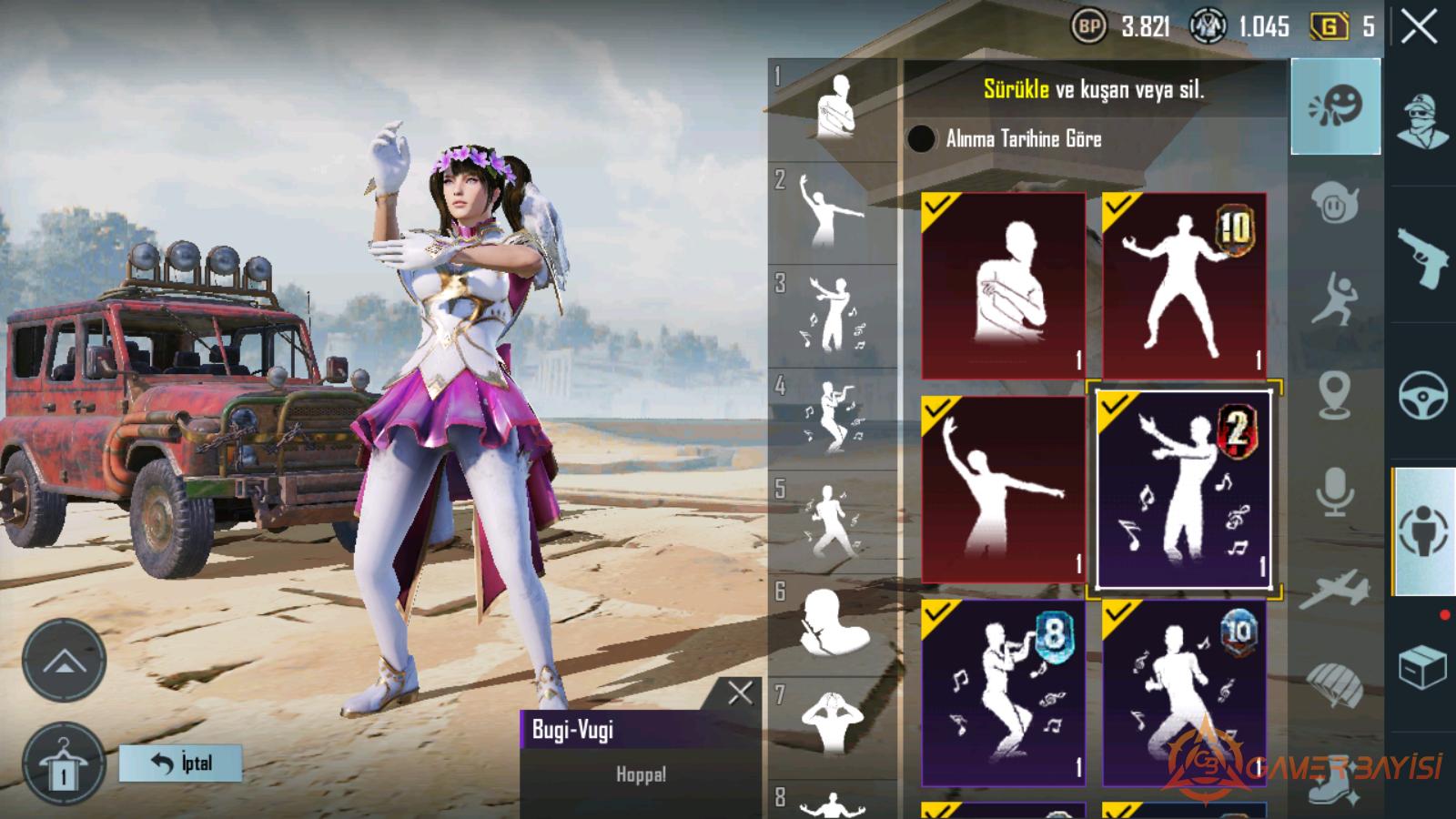Pick the red emote with the 10 badge
This screenshot has width=1456, height=819.
pyautogui.click(x=1183, y=286)
